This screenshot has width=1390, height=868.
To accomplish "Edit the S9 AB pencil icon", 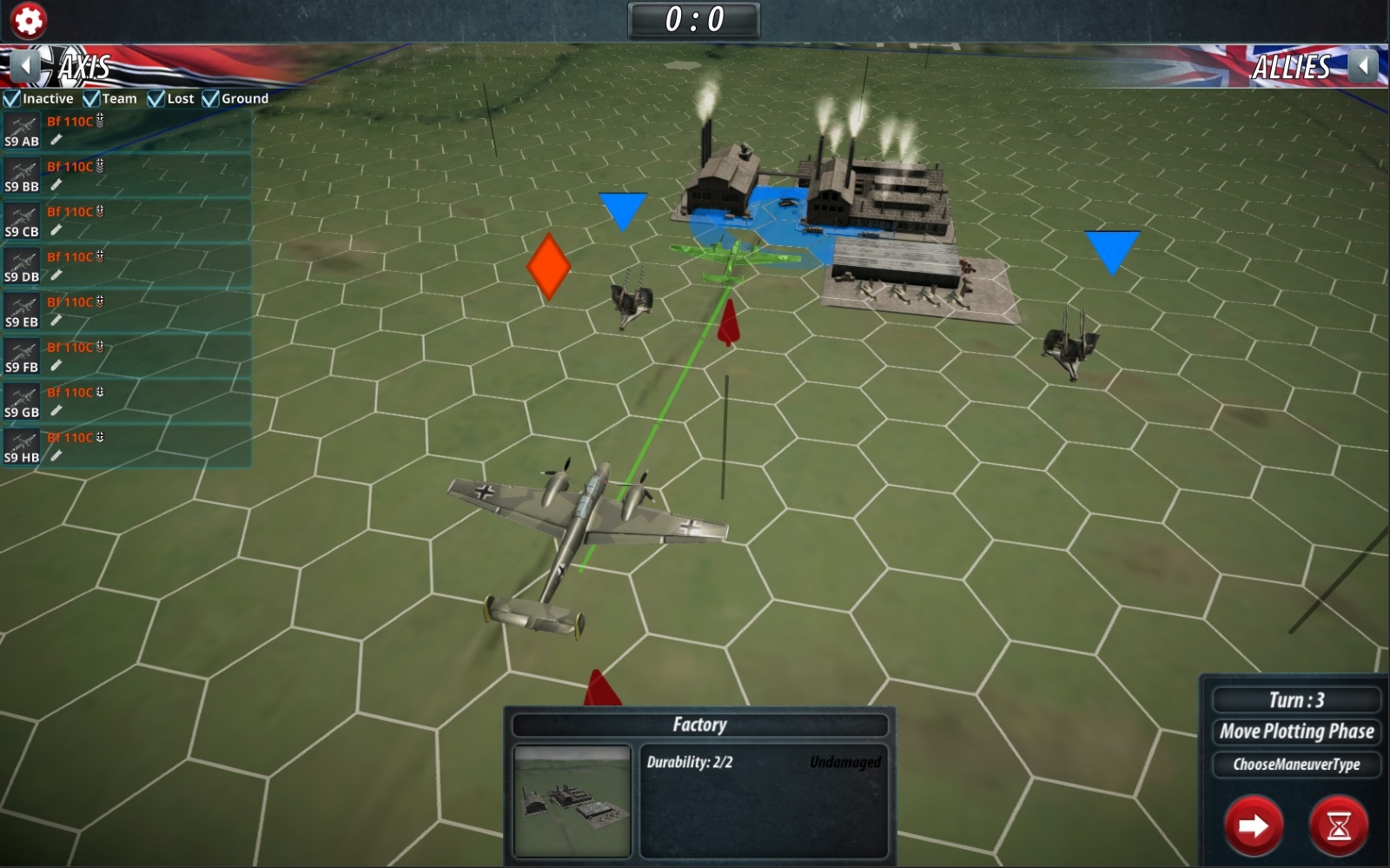I will (56, 140).
